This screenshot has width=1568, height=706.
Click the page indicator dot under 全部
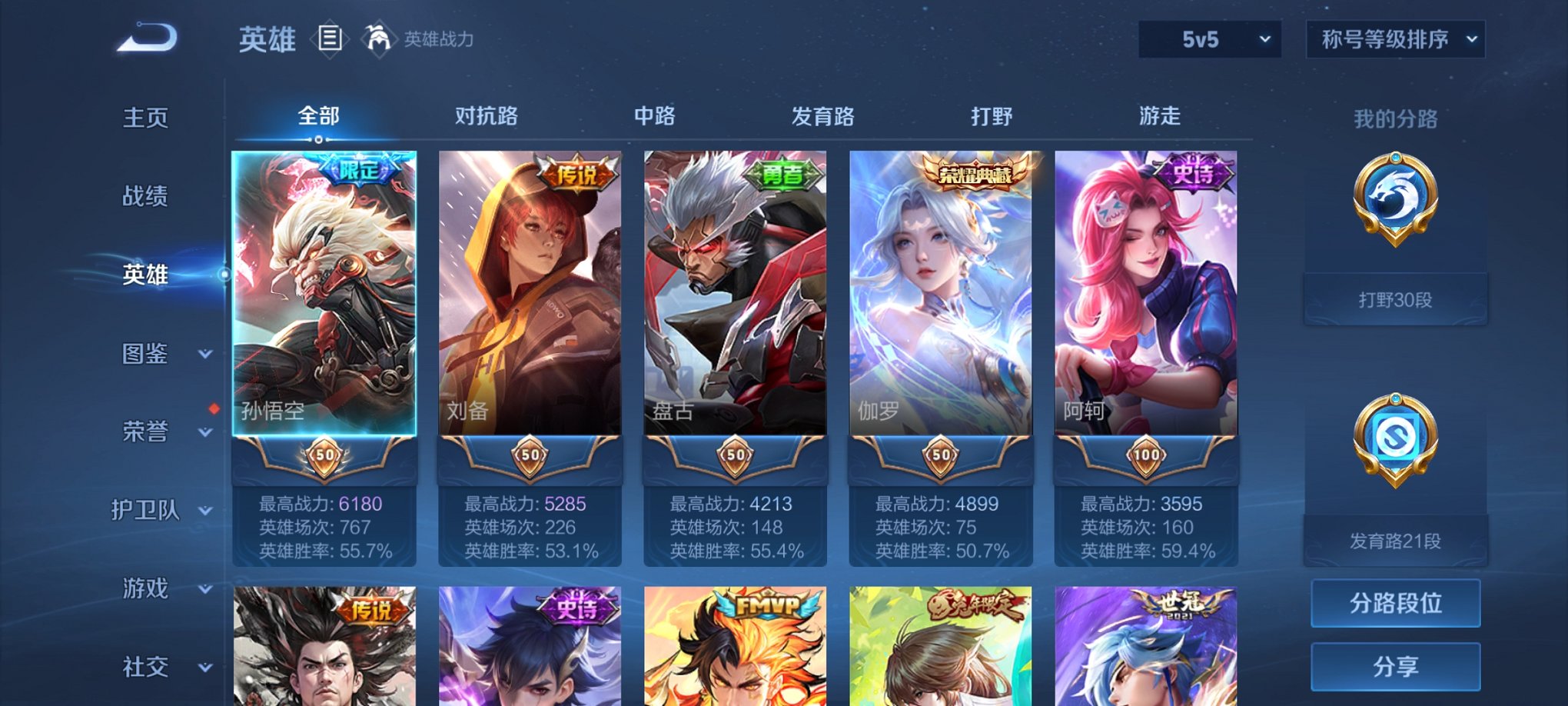pyautogui.click(x=319, y=139)
